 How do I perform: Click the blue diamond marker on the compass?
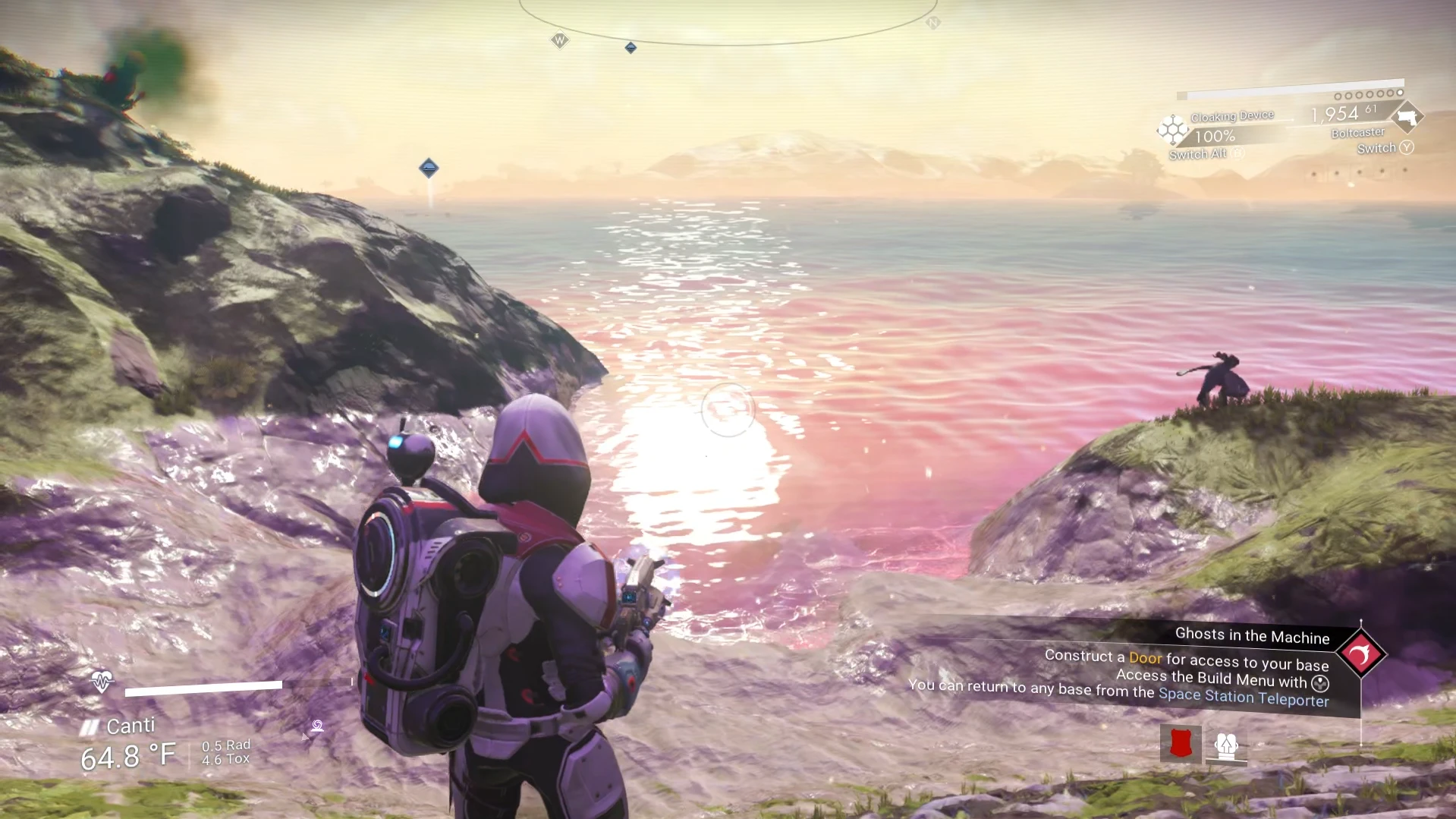631,48
